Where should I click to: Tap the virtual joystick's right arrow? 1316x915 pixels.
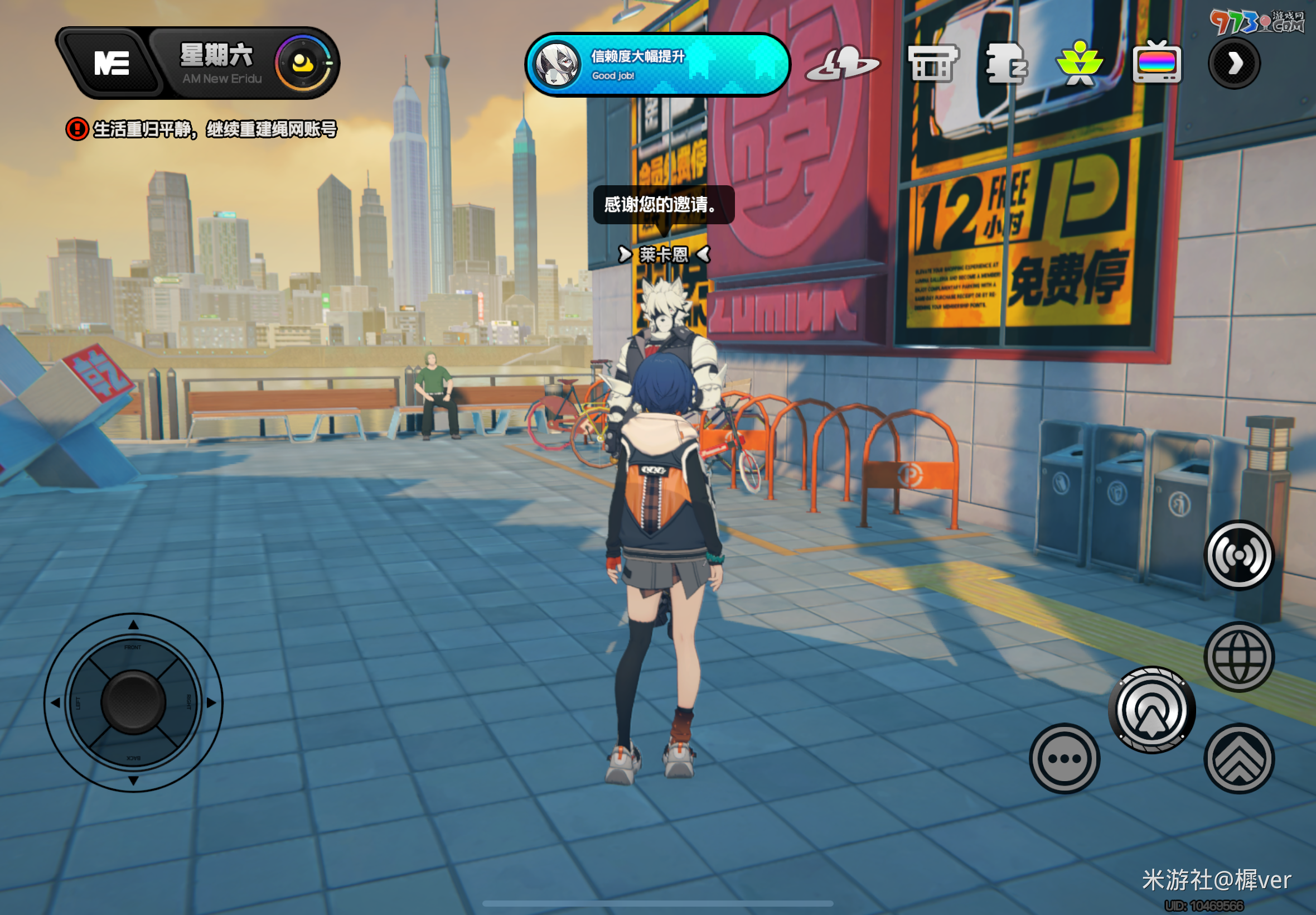(211, 702)
